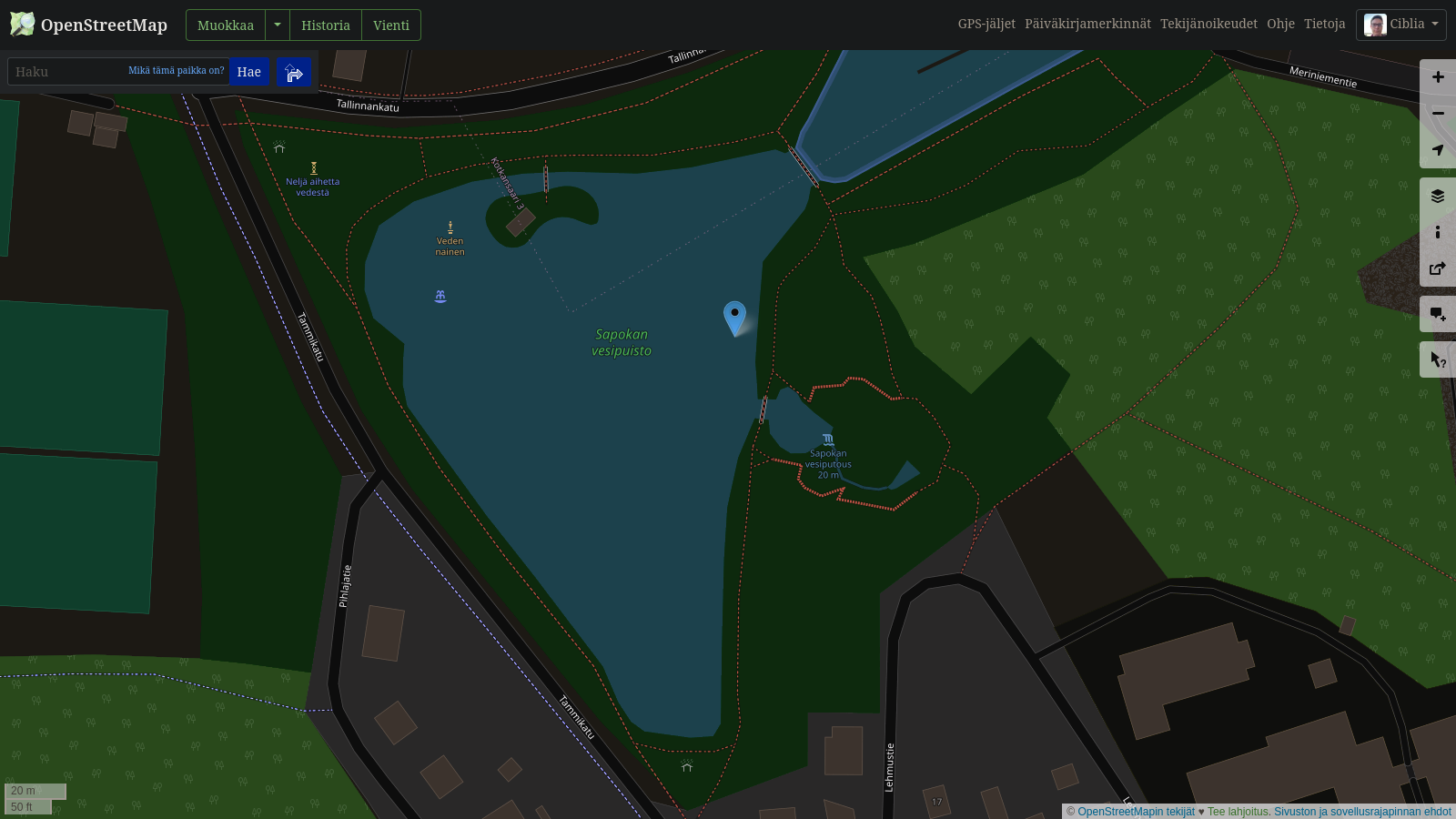Image resolution: width=1456 pixels, height=819 pixels.
Task: Click the show my location arrow icon
Action: [x=1438, y=149]
